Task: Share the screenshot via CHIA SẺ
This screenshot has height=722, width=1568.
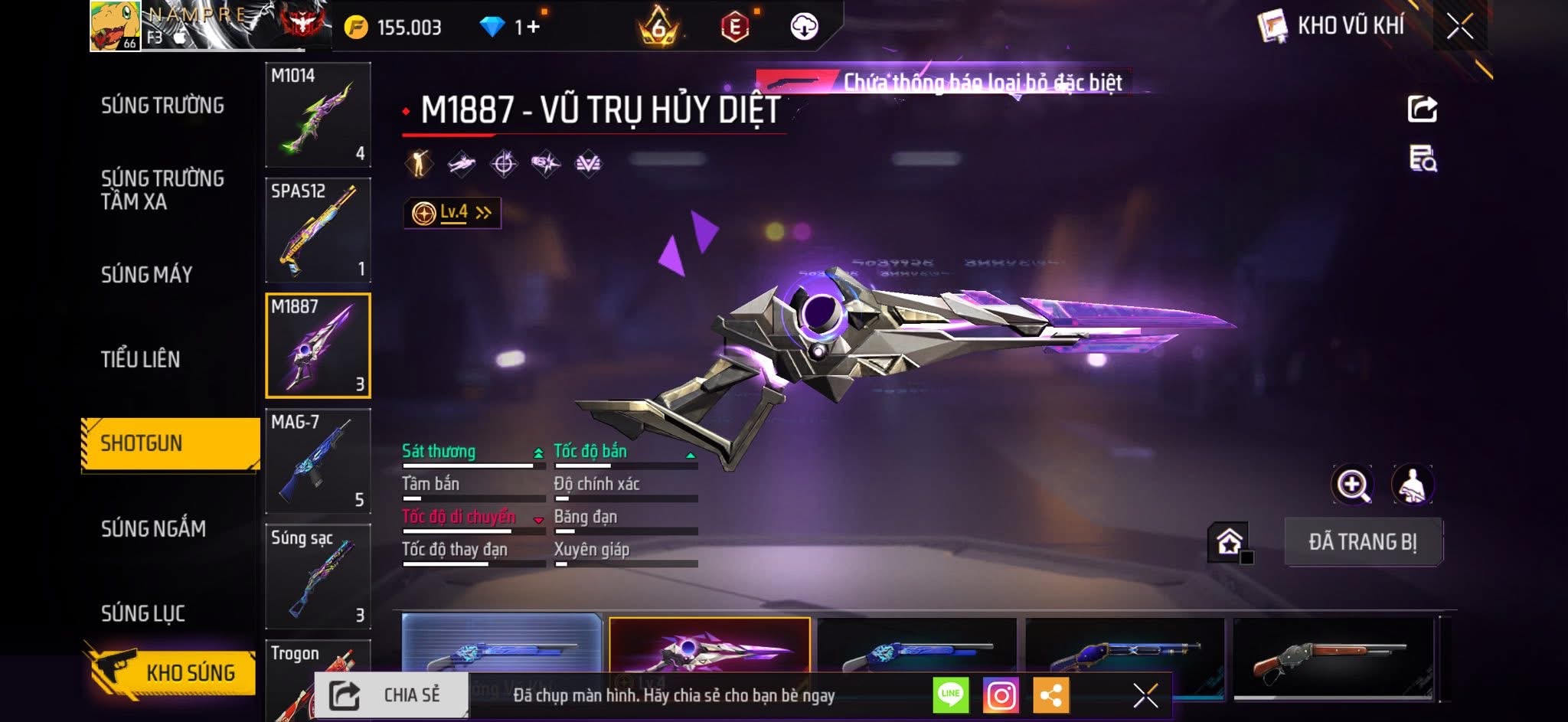Action: click(391, 695)
